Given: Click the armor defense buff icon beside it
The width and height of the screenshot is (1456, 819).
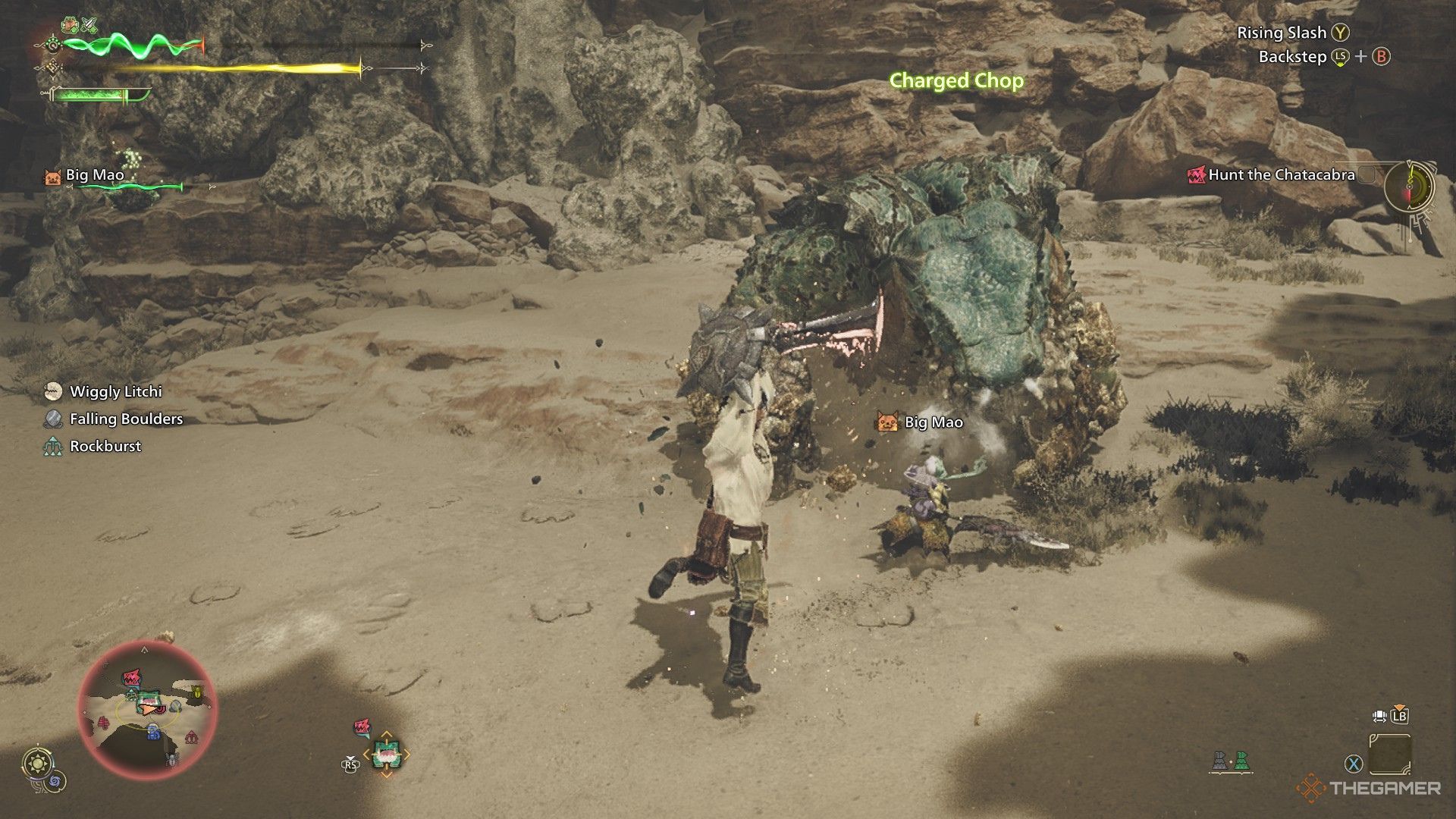Looking at the screenshot, I should pyautogui.click(x=69, y=25).
